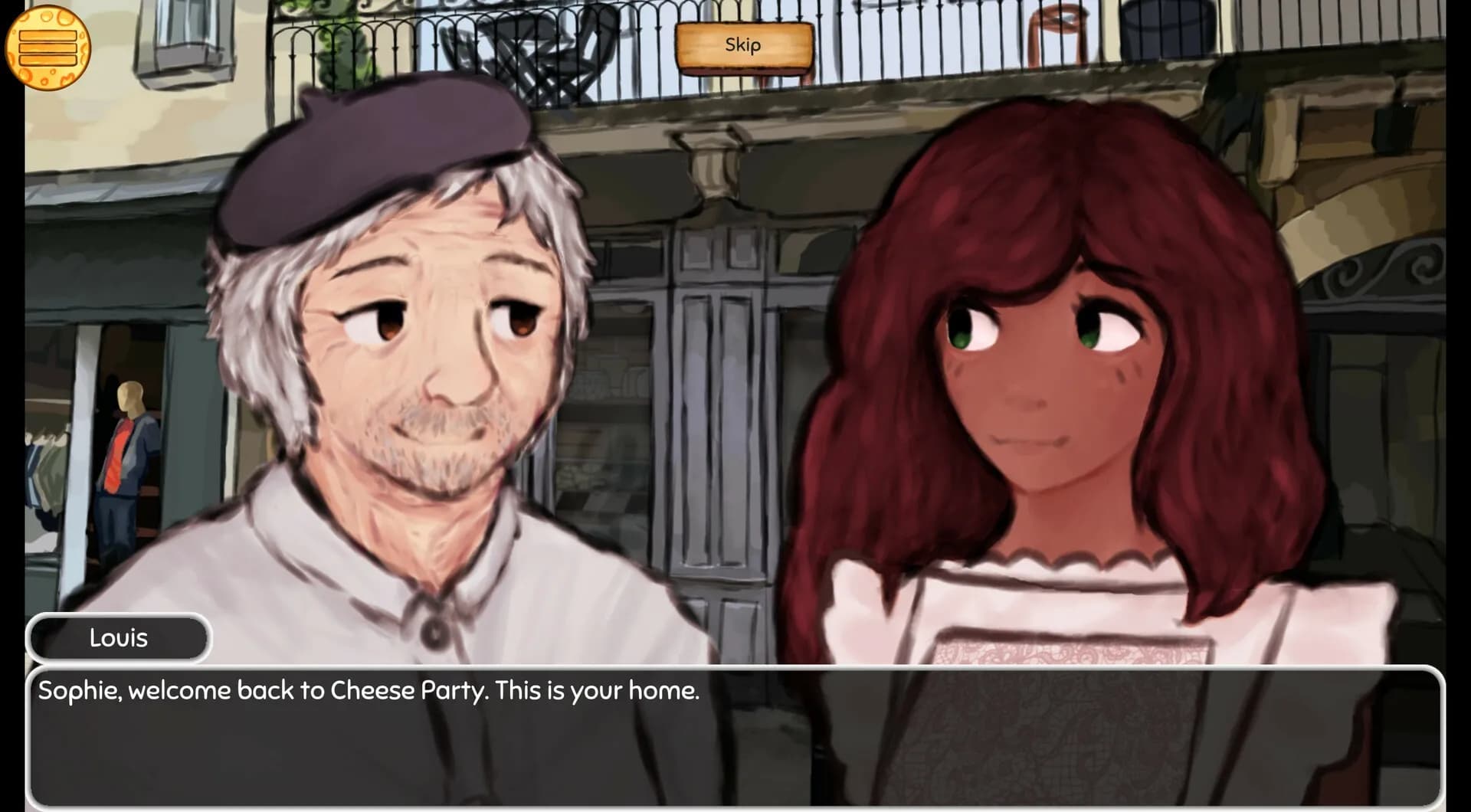Select the three-line menu inside the cheese wheel
Viewport: 1471px width, 812px height.
point(48,47)
